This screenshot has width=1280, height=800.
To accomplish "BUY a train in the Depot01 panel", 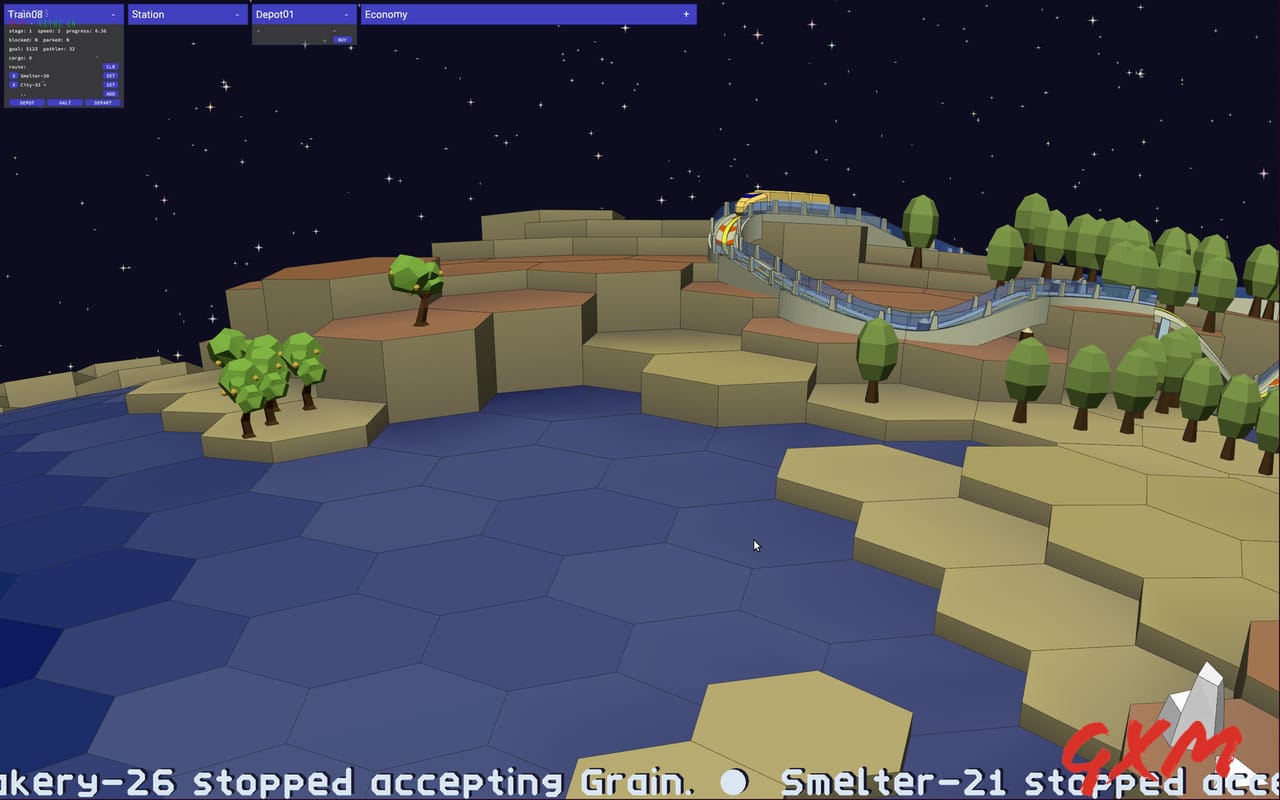I will pos(342,39).
